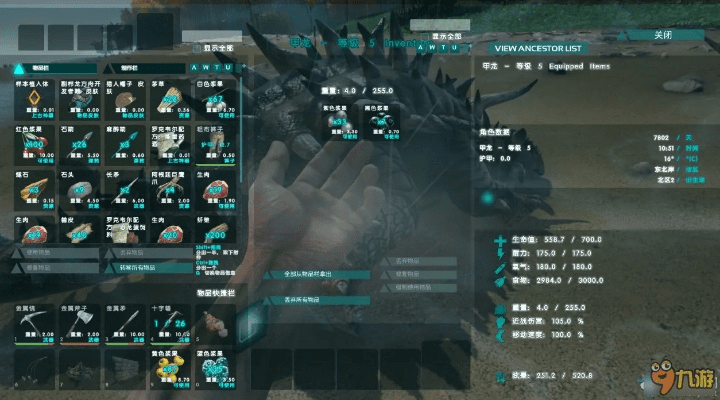Select the tranquilizer arrow stack x3
Image resolution: width=720 pixels, height=400 pixels.
(x=124, y=144)
